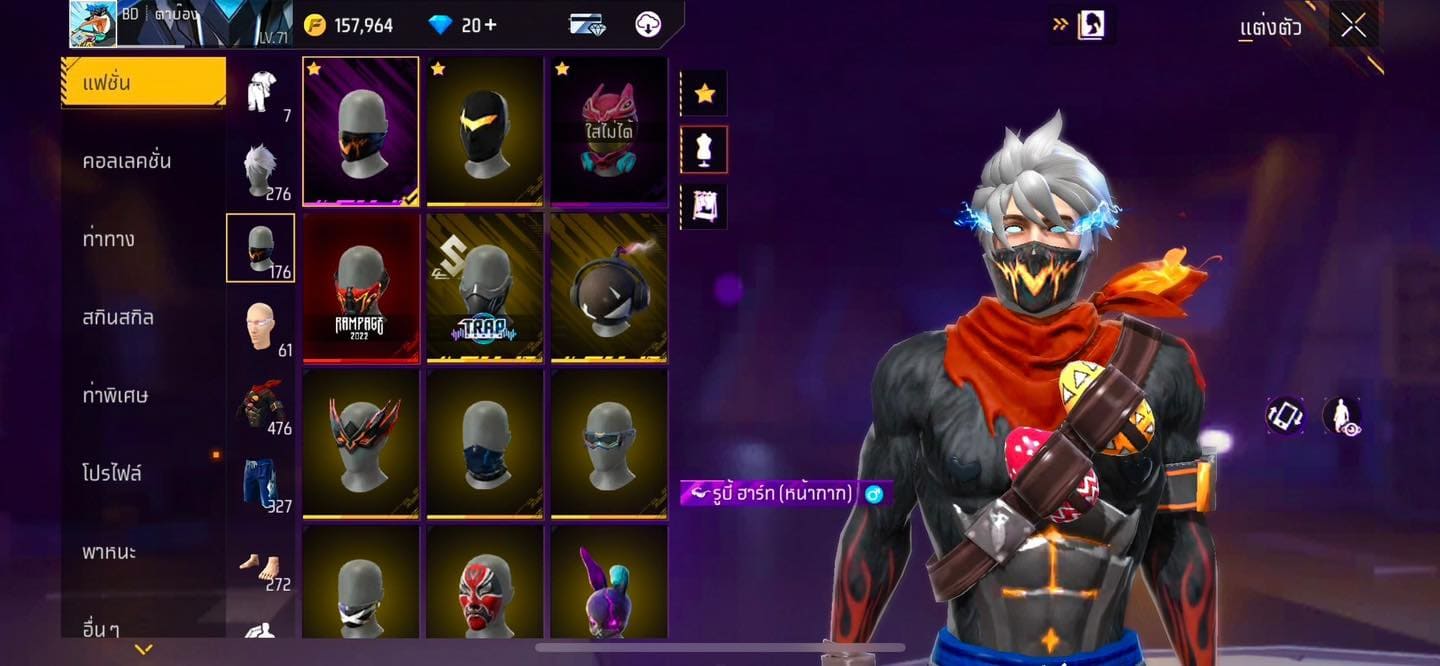The width and height of the screenshot is (1440, 666).
Task: Pick the bomb head with headphones
Action: point(609,288)
